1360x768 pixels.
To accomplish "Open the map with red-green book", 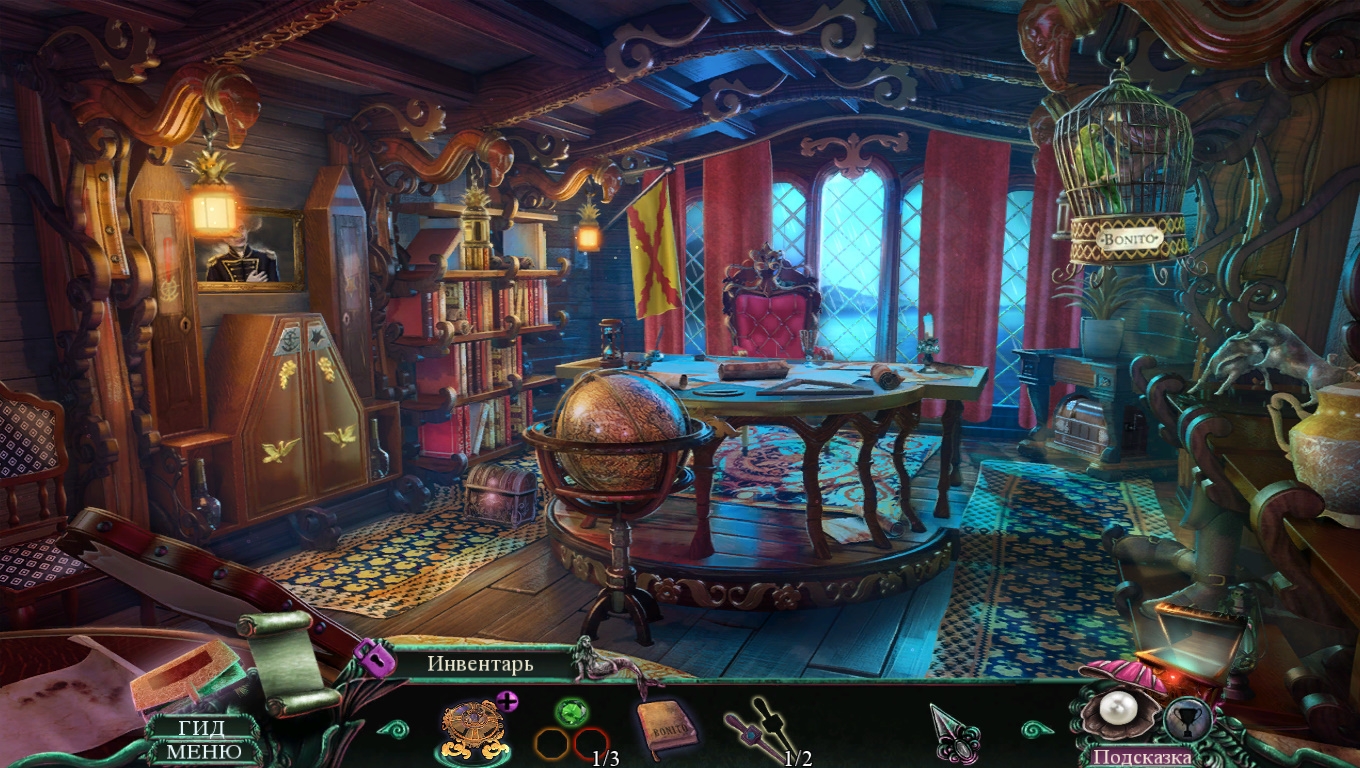I will point(185,675).
